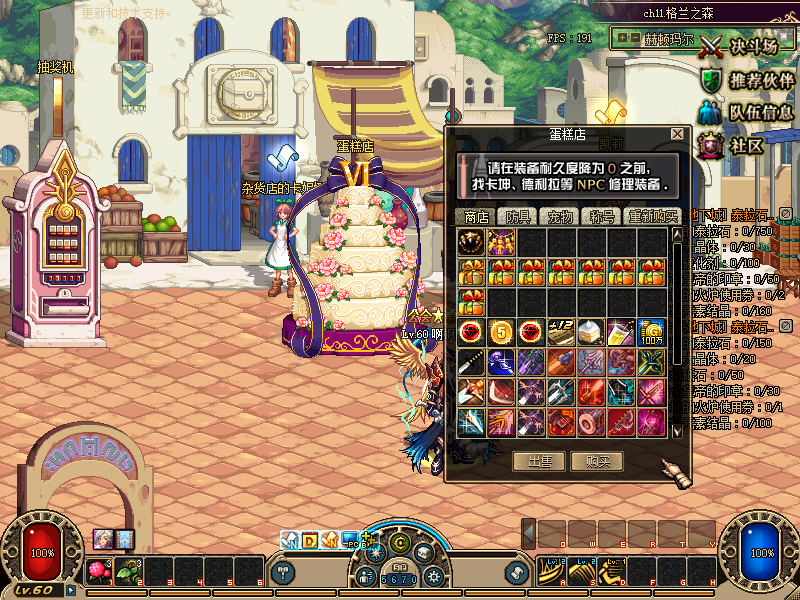
Task: Zoom in minimap with plus button
Action: [x=622, y=38]
